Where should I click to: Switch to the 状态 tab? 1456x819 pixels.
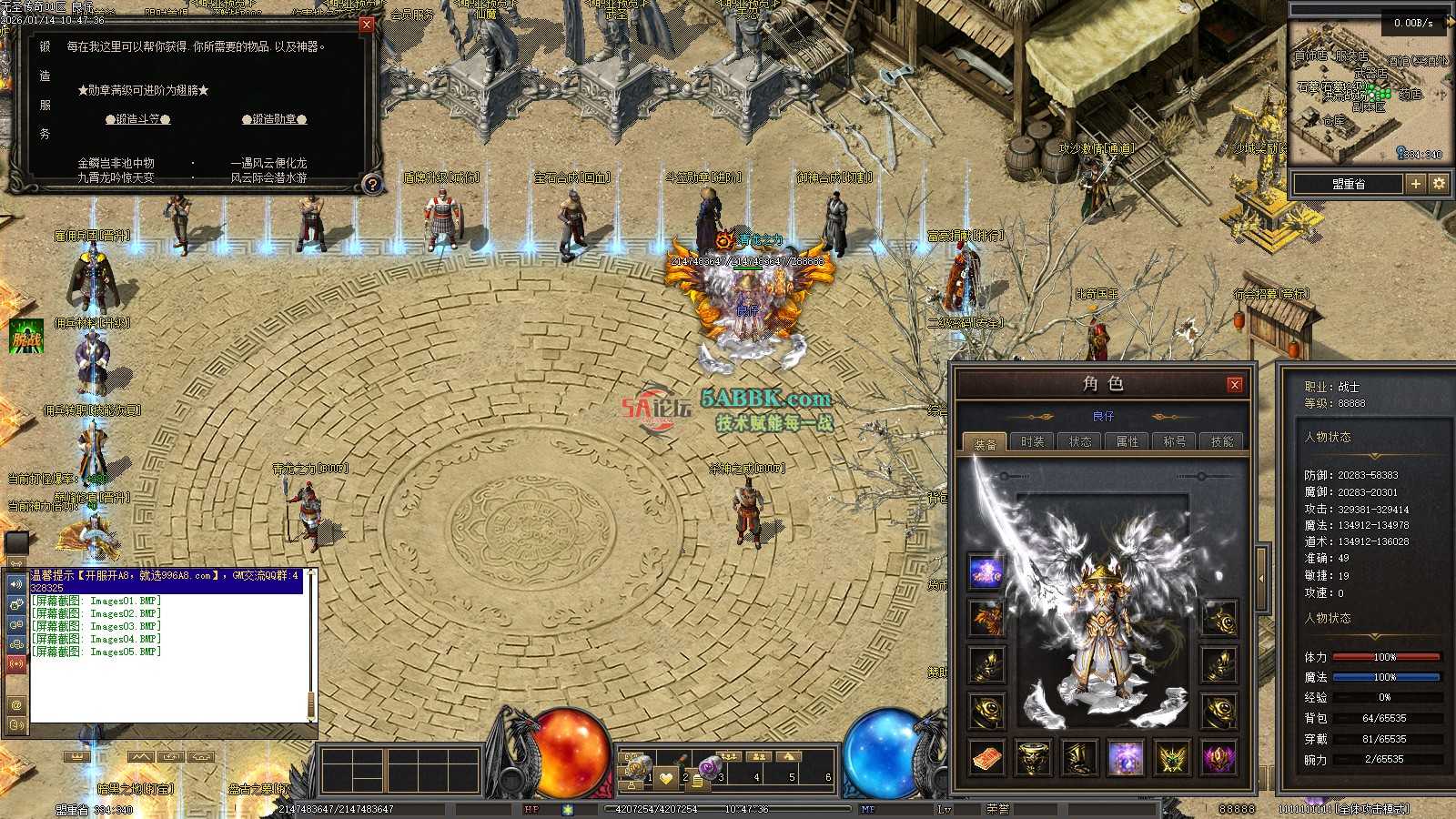[x=1079, y=442]
